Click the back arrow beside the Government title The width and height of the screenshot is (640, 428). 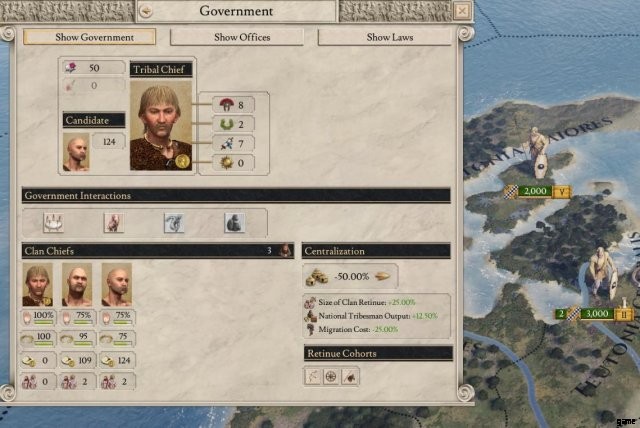click(145, 11)
